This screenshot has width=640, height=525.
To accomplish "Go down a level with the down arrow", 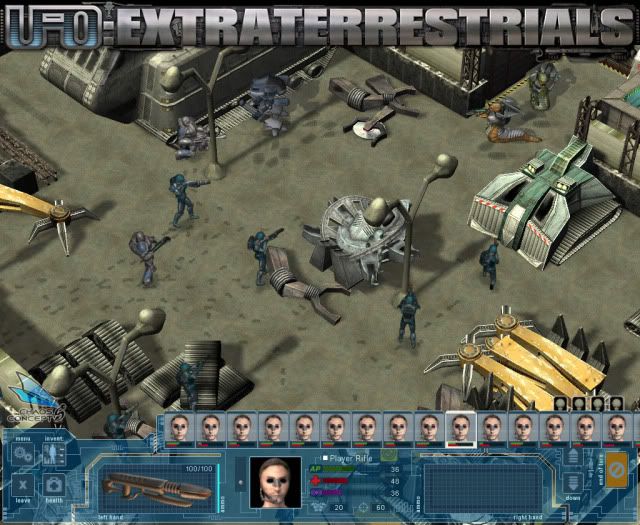I will 572,484.
